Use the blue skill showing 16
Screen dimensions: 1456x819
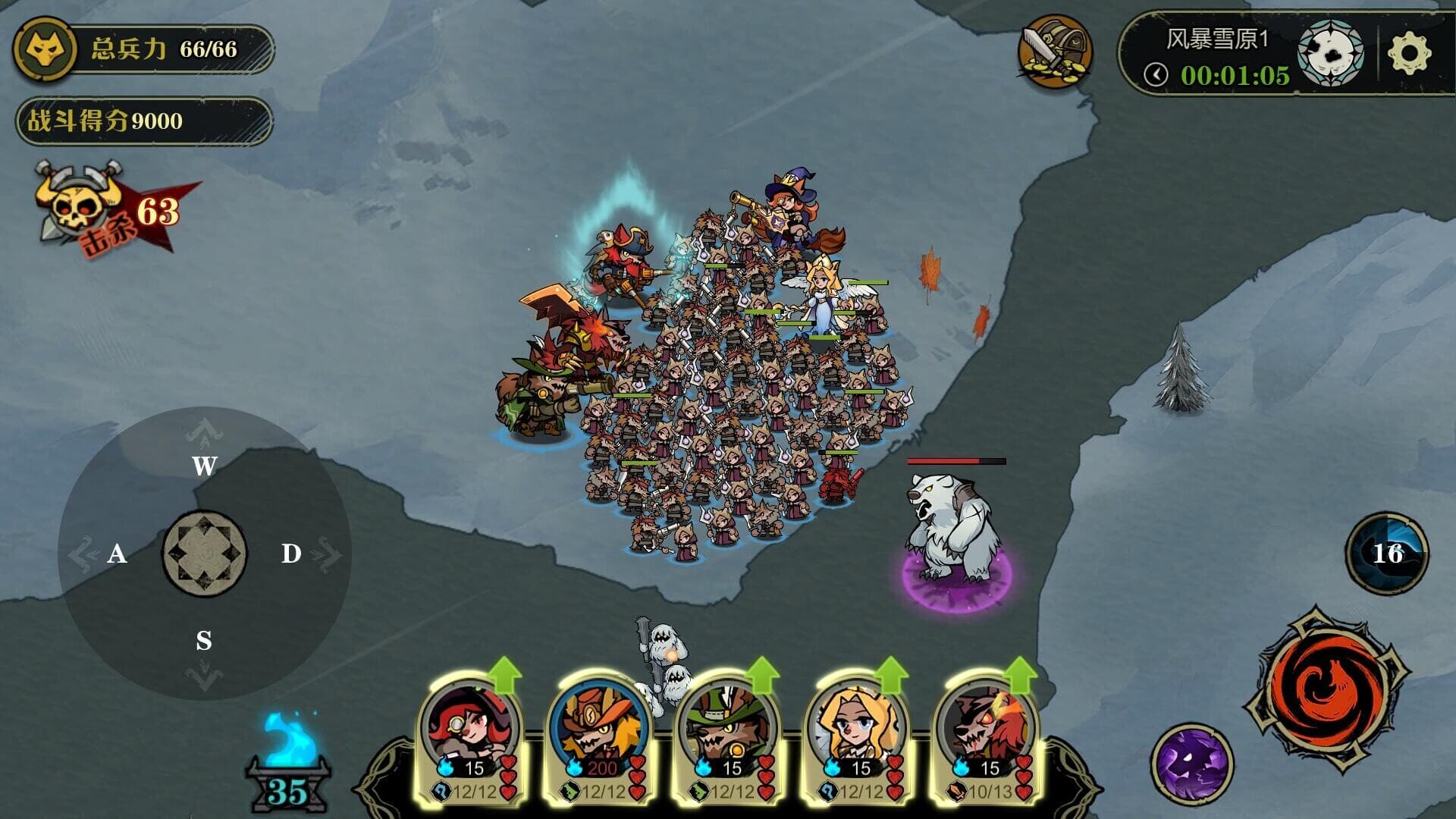(x=1387, y=553)
